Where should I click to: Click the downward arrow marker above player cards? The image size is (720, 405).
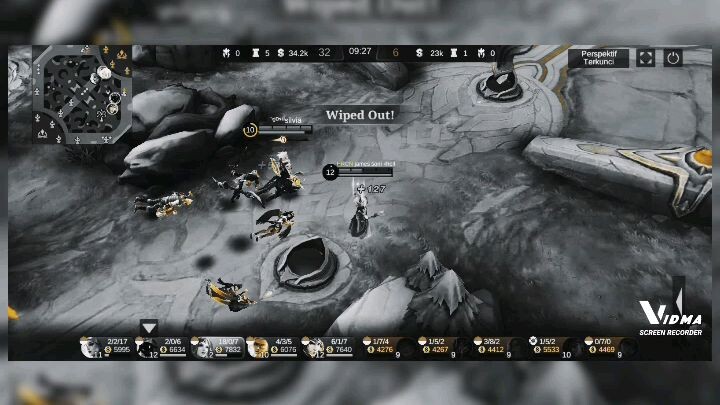(x=149, y=327)
